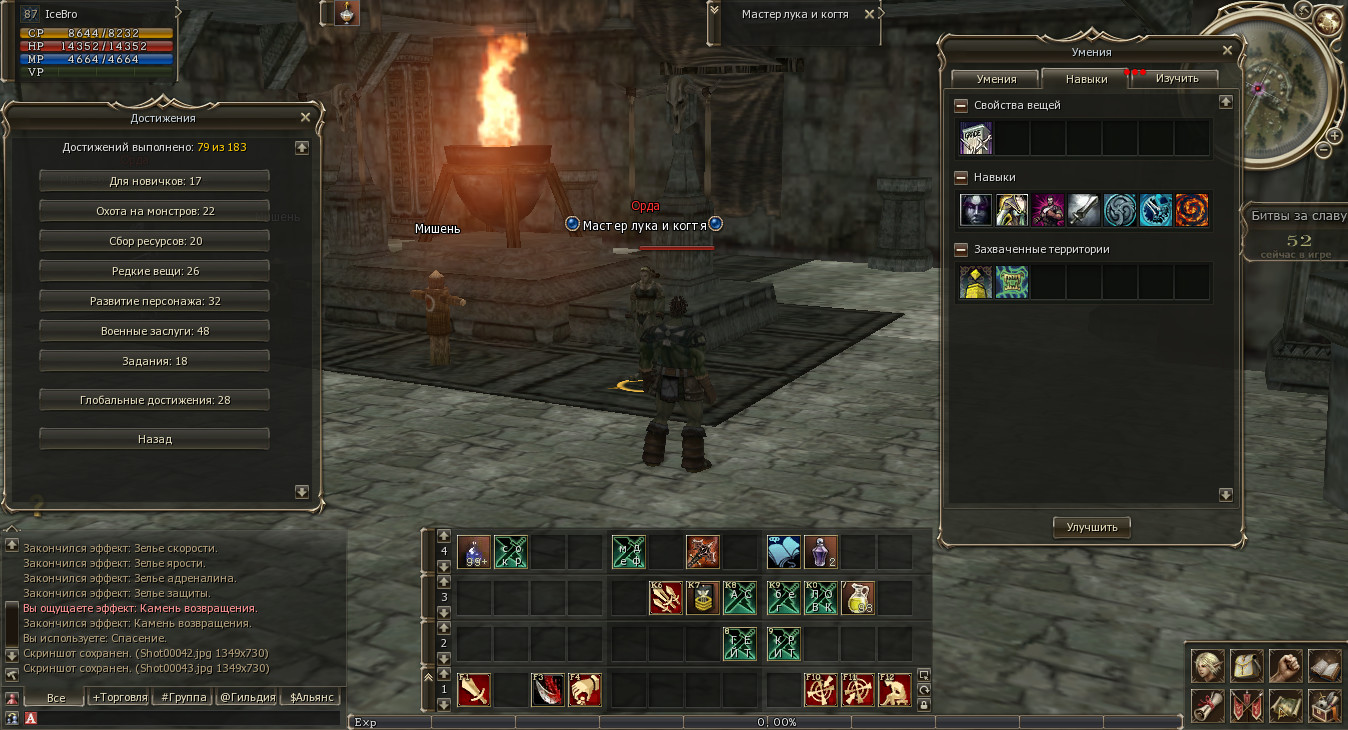Select the '+Торговля' chat tab

click(x=120, y=697)
